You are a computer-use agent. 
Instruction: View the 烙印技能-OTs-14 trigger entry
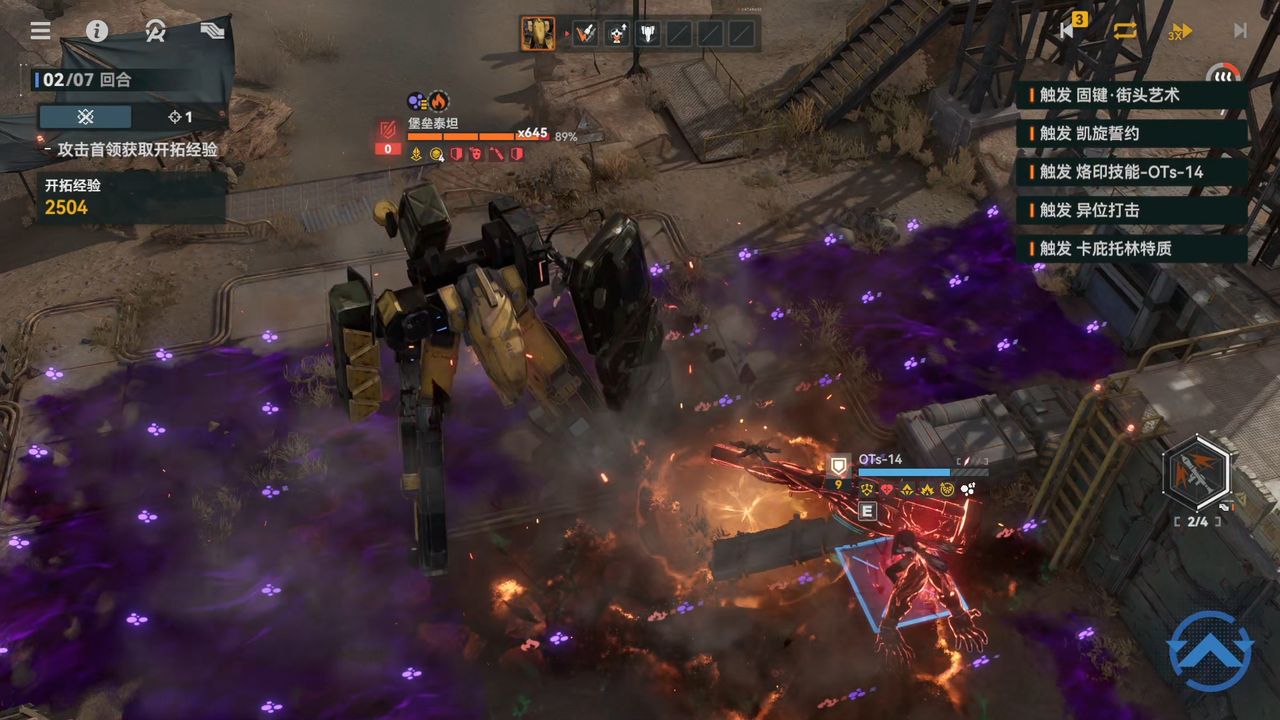click(1131, 172)
